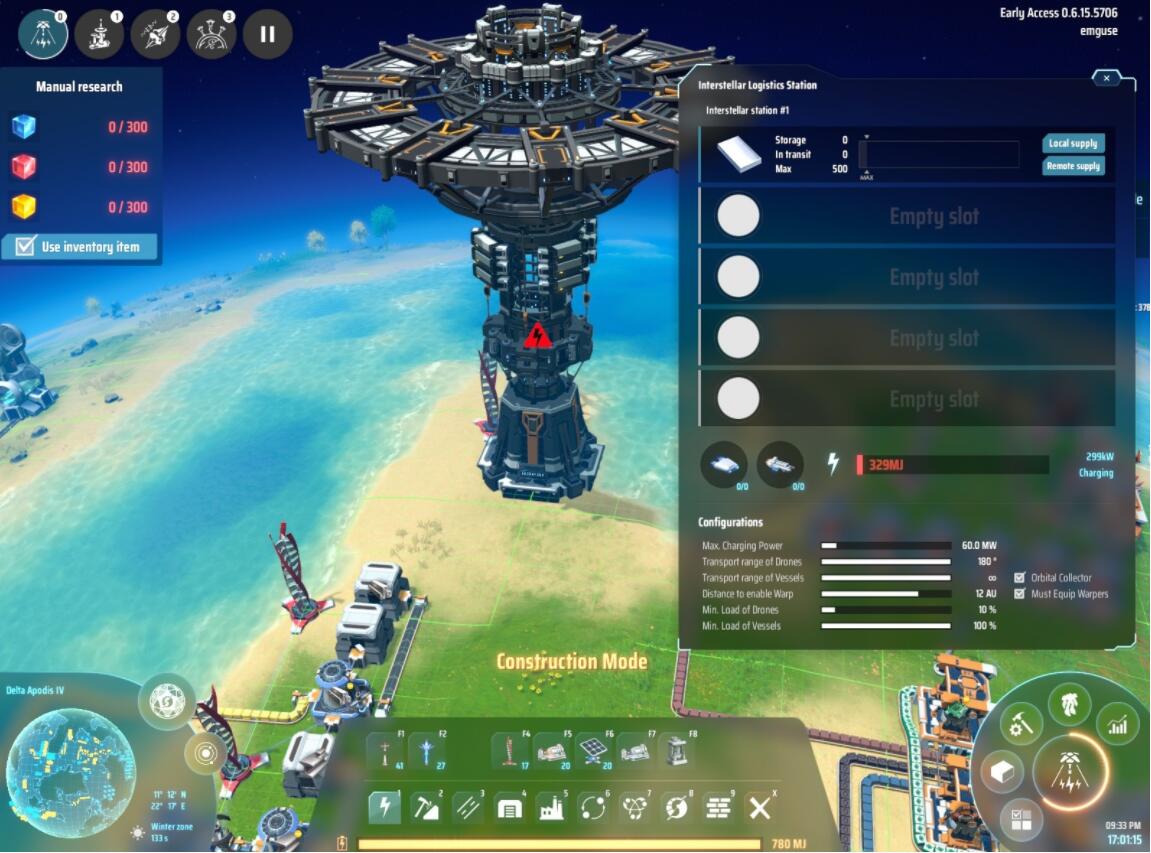
Task: Select the steel plate item slot
Action: pos(739,155)
